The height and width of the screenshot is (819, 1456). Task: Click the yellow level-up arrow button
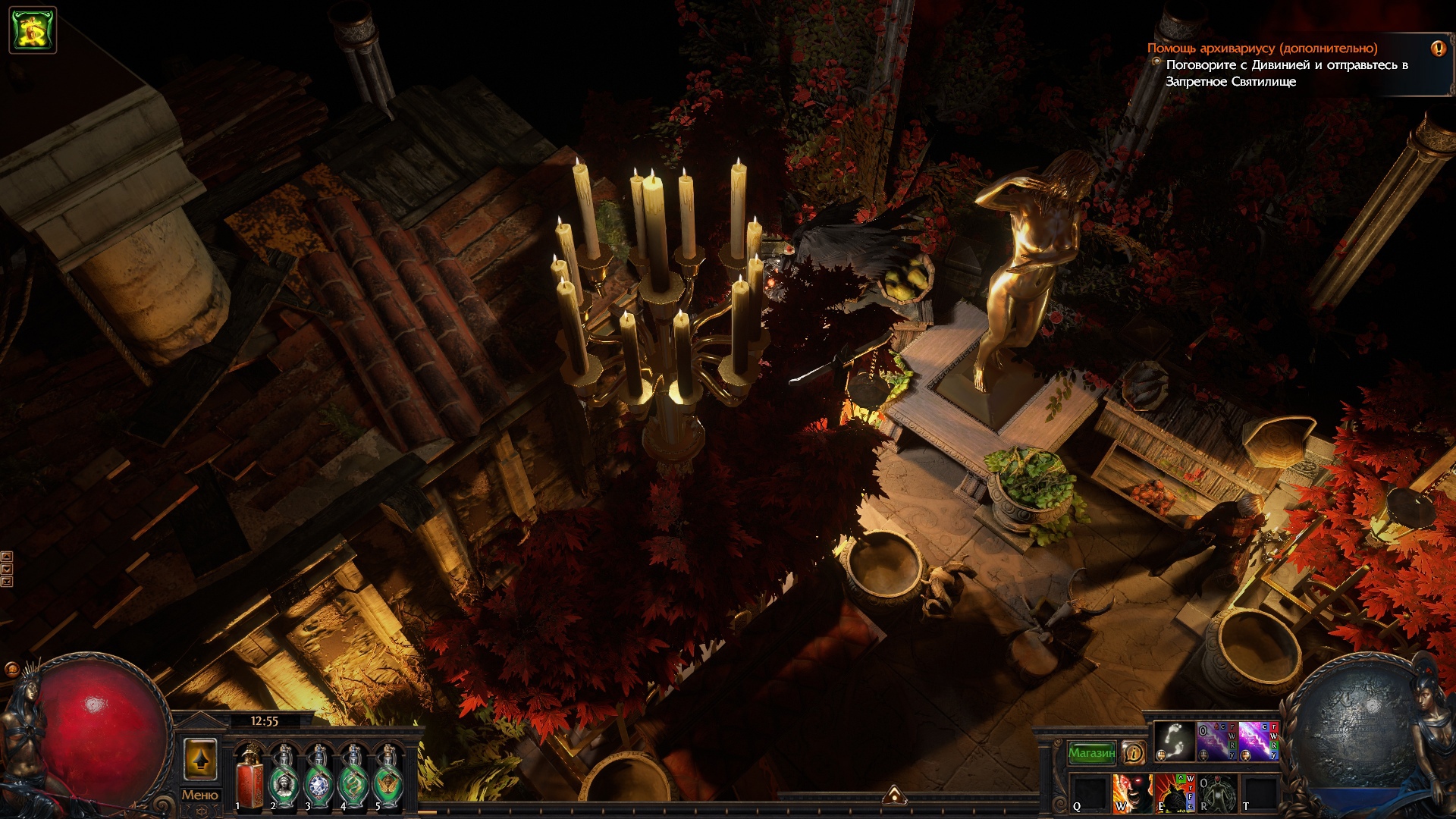pyautogui.click(x=200, y=759)
